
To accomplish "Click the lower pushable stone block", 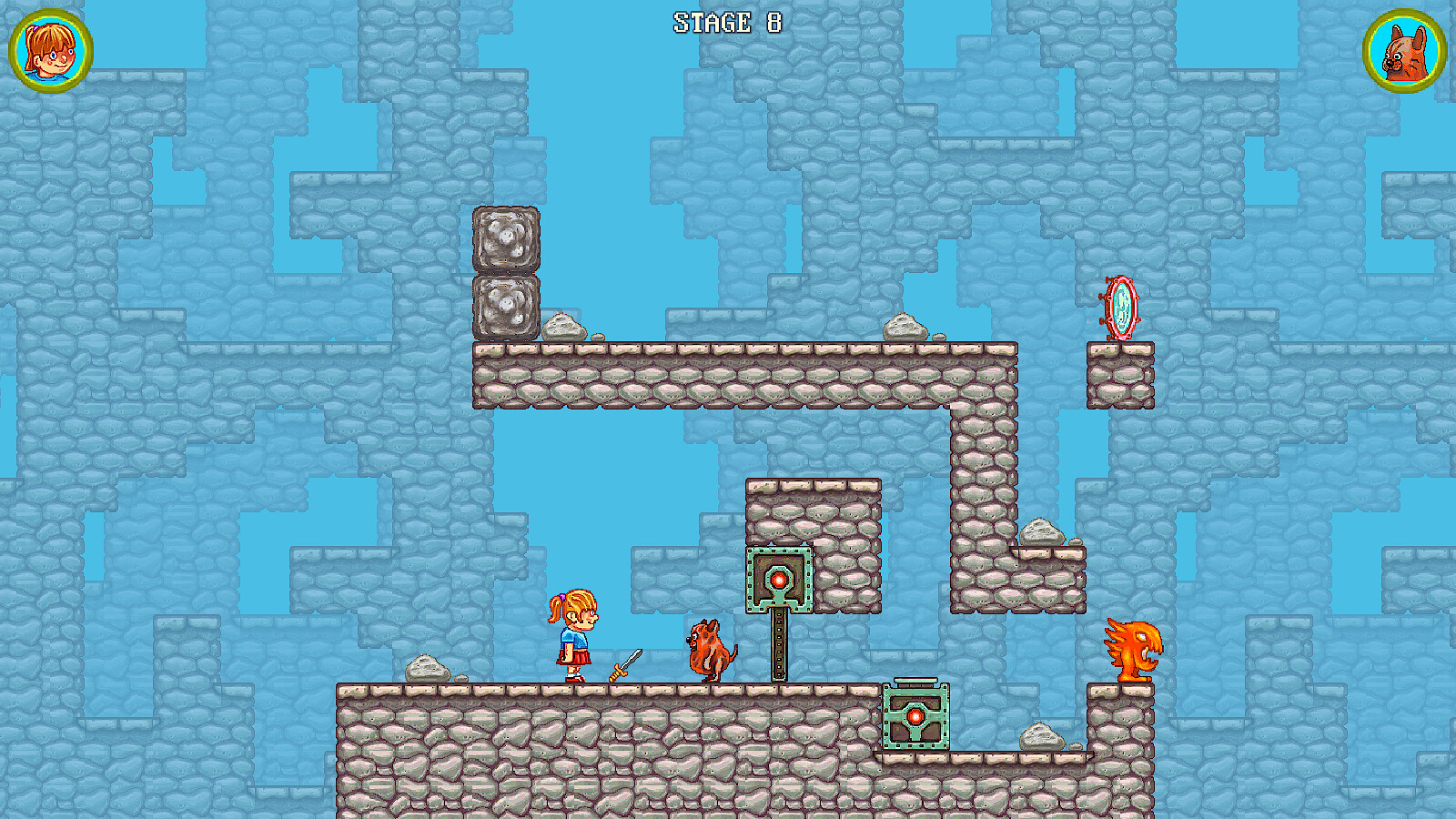I will tap(506, 306).
